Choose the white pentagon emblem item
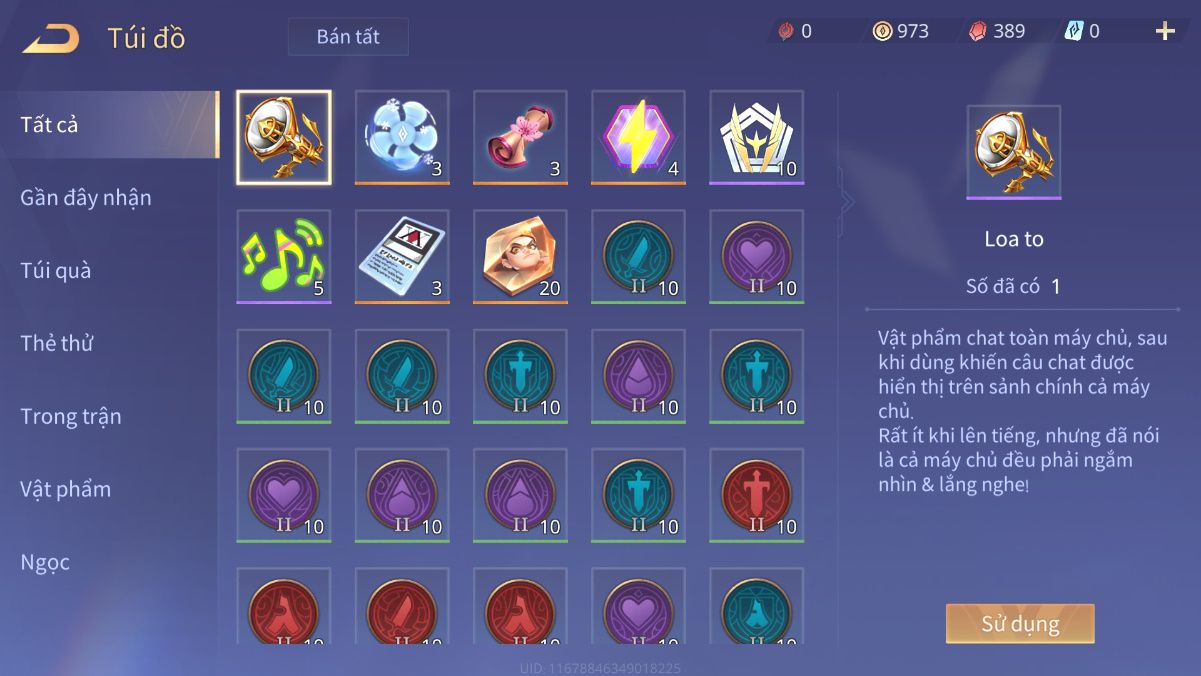1201x676 pixels. [x=756, y=138]
